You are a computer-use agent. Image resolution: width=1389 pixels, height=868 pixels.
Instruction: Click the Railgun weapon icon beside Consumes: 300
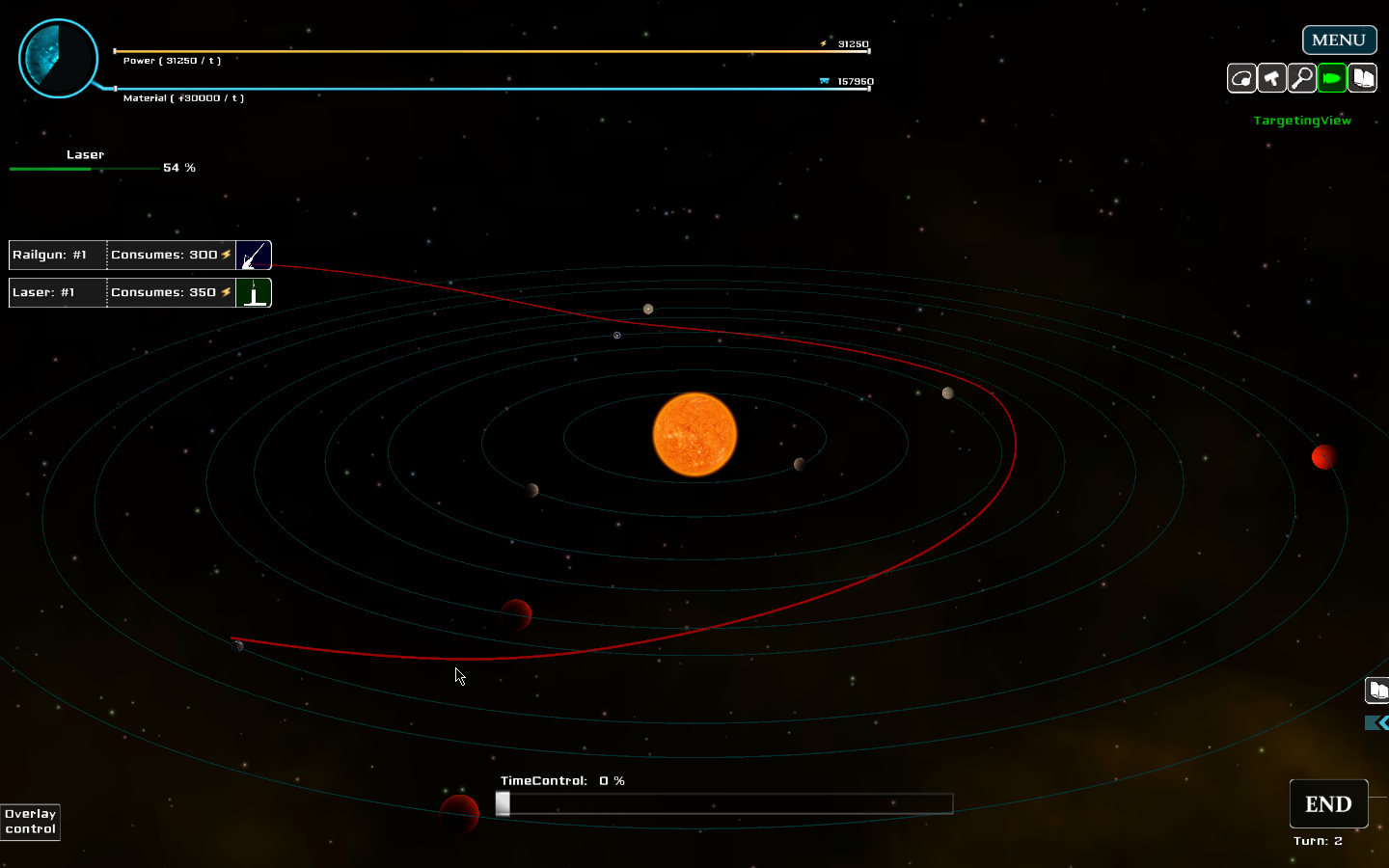tap(254, 255)
